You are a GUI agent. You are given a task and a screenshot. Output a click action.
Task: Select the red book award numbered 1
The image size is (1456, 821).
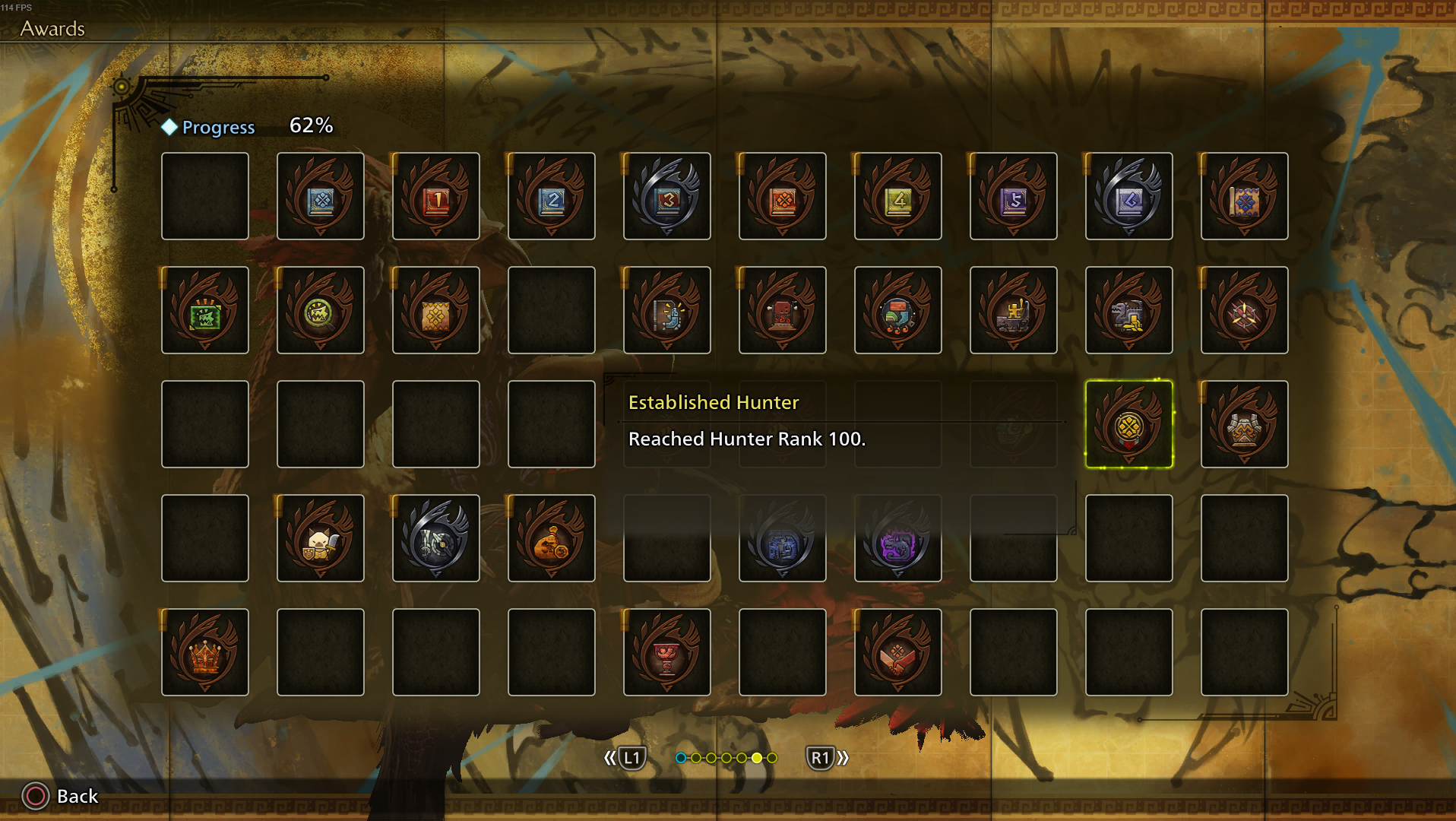[x=436, y=197]
